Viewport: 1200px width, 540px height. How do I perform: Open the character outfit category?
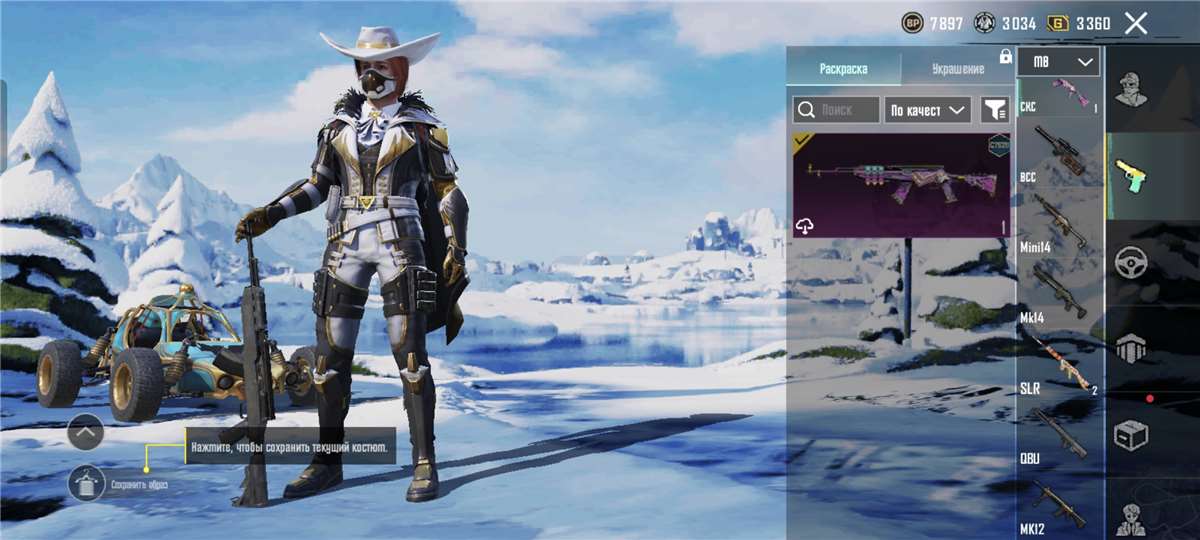(1131, 90)
